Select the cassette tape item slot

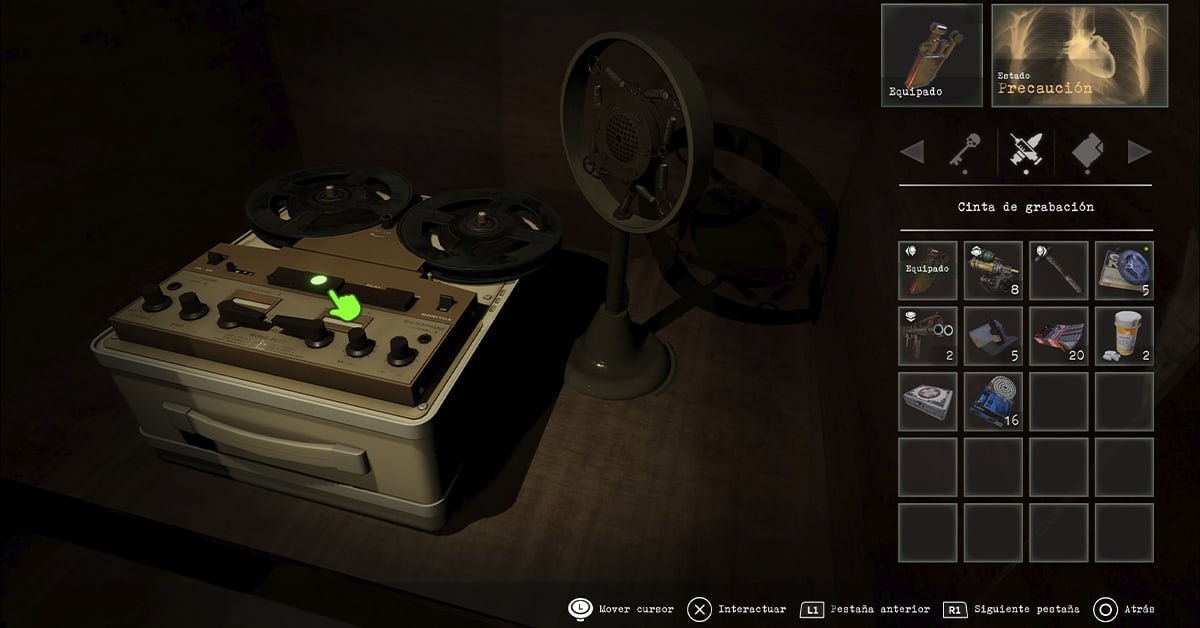click(x=1124, y=270)
